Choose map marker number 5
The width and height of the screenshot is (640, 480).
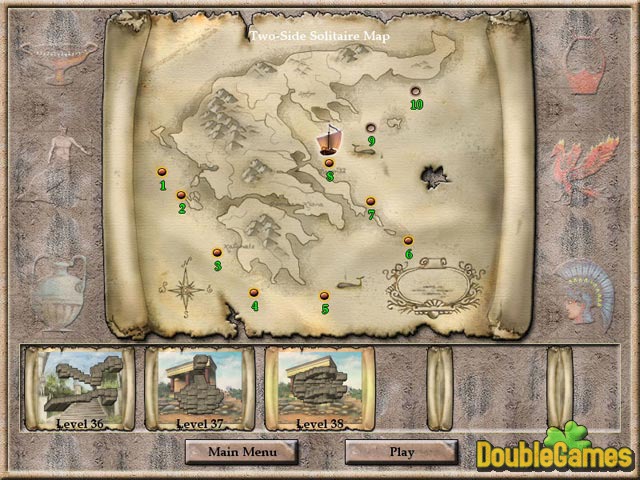coord(324,295)
